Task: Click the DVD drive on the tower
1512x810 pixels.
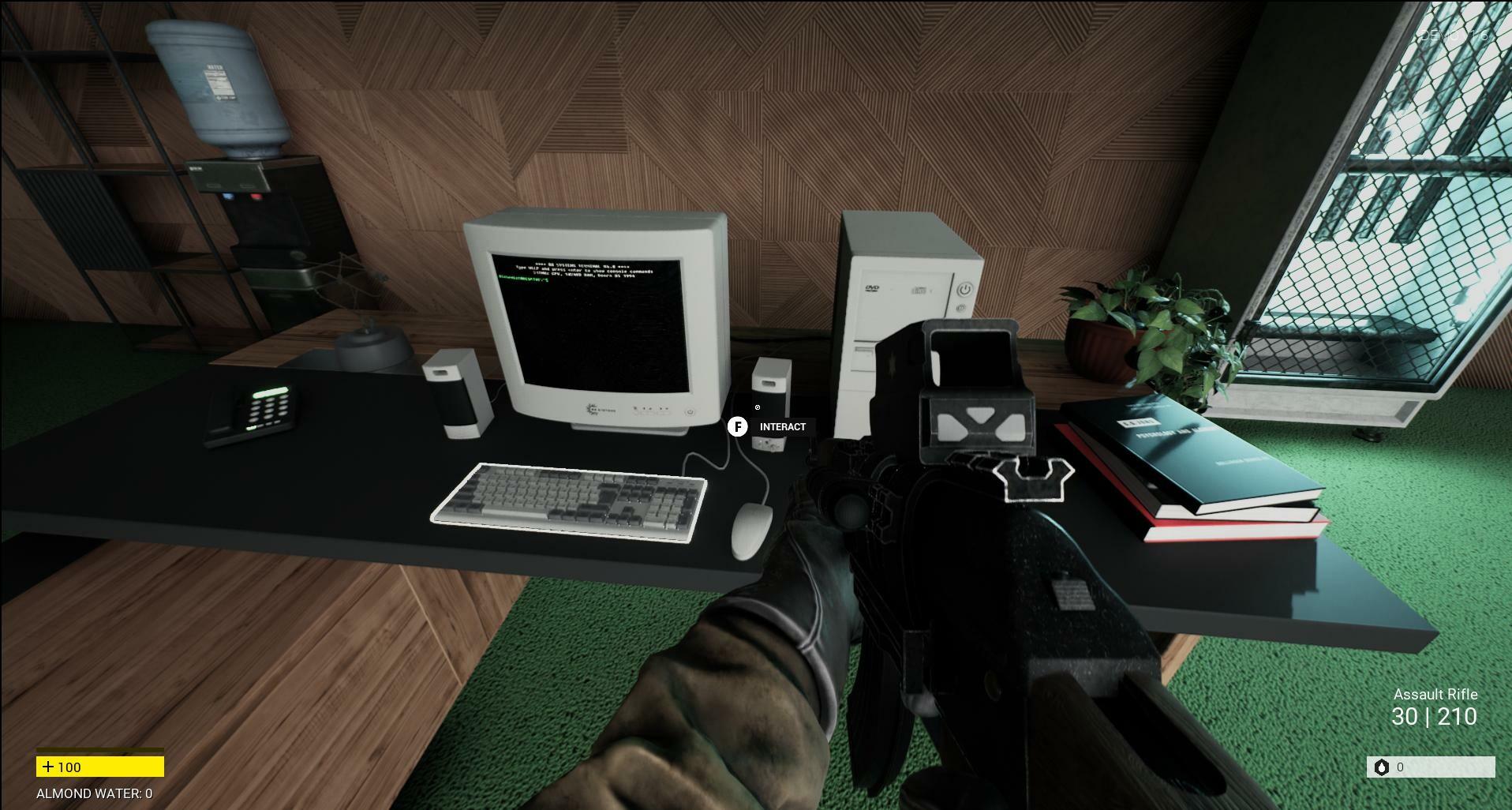Action: (871, 289)
